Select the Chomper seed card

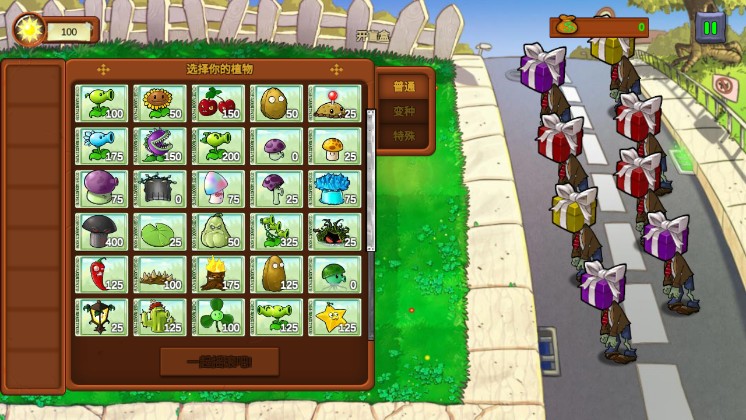point(160,146)
